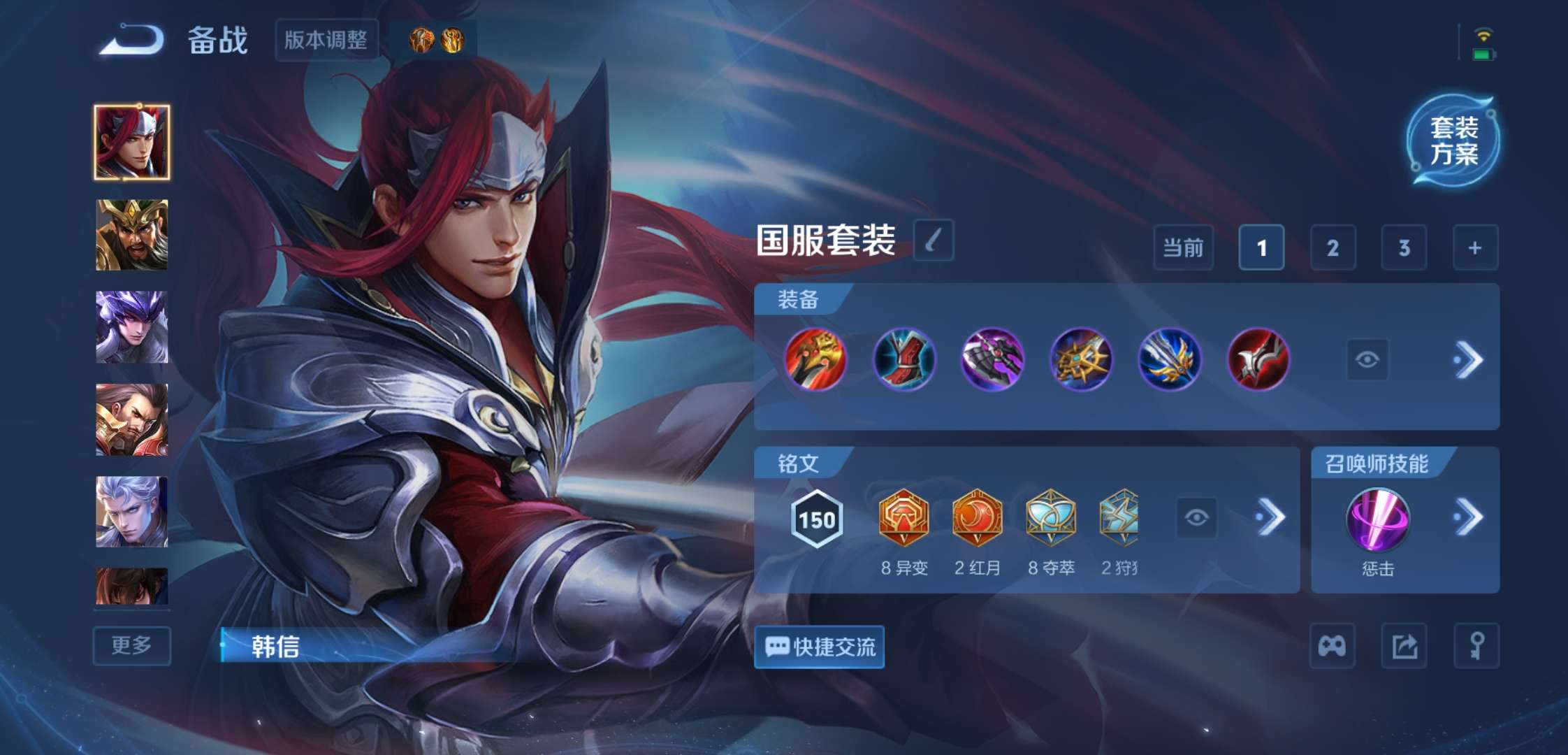Click the 更多 button below hero list
The image size is (1568, 755).
coord(132,645)
